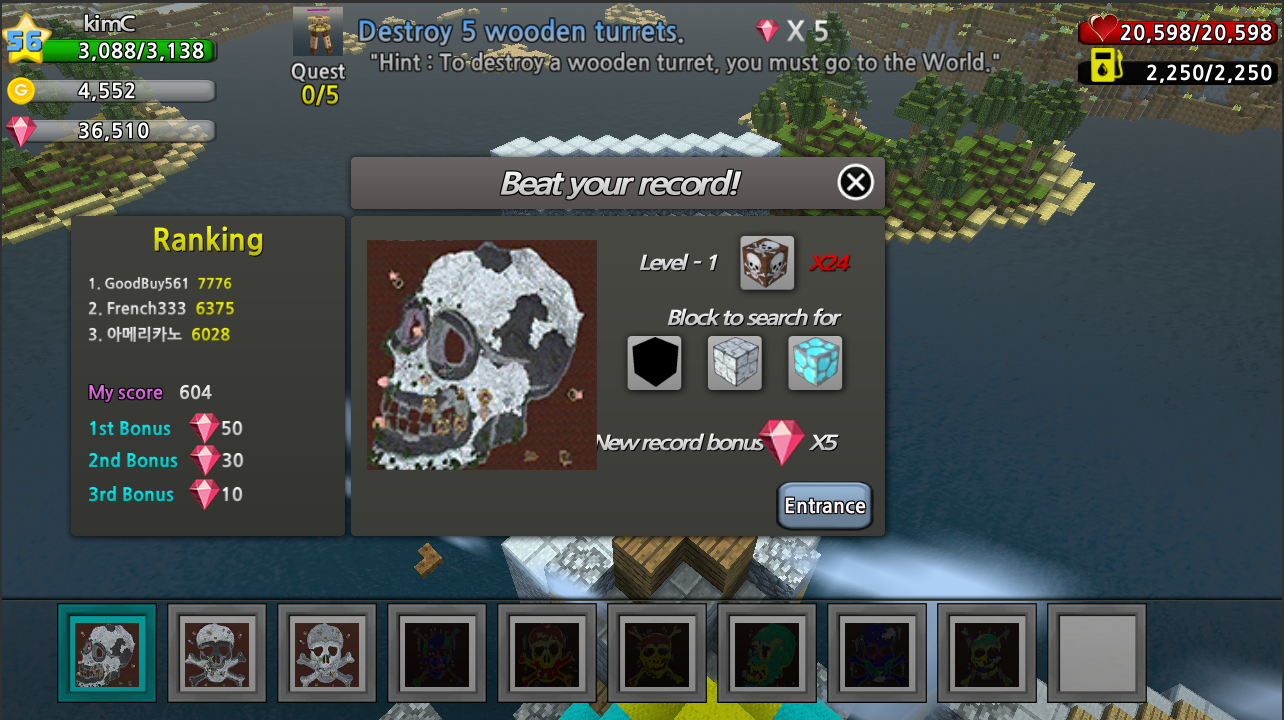Select the stone block search option
This screenshot has width=1284, height=720.
point(734,362)
